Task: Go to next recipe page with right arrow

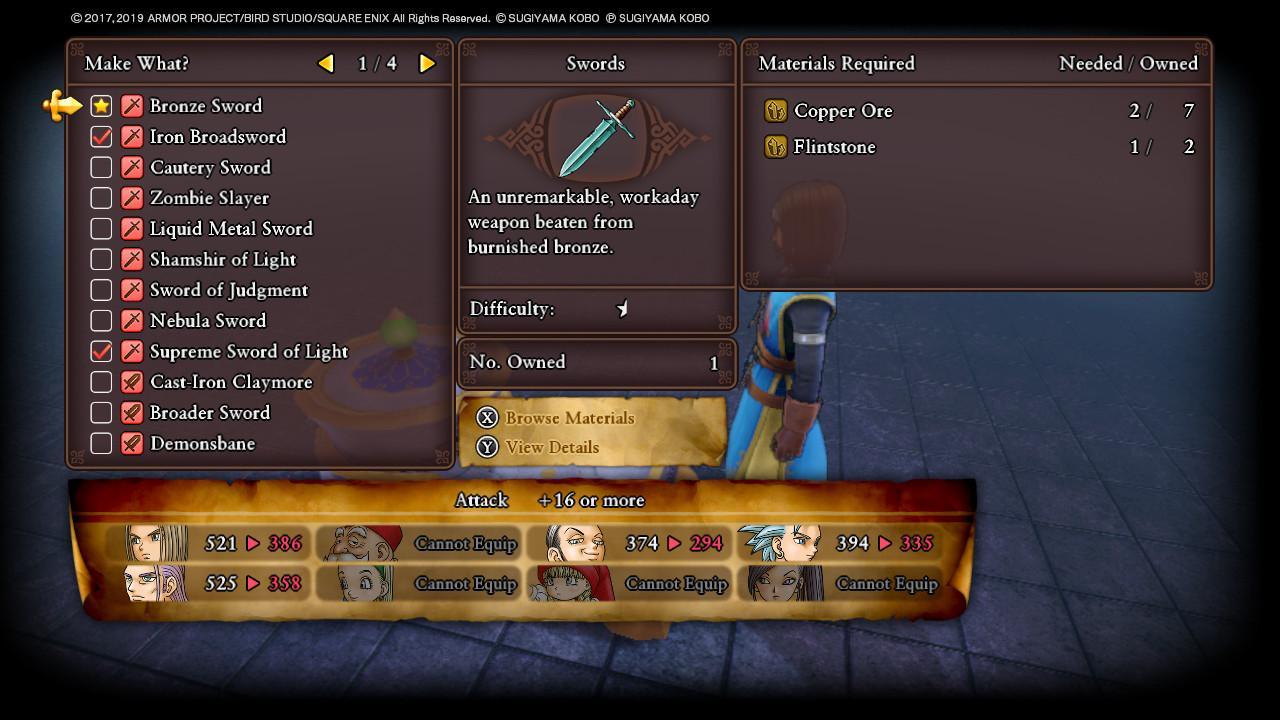Action: pyautogui.click(x=426, y=63)
